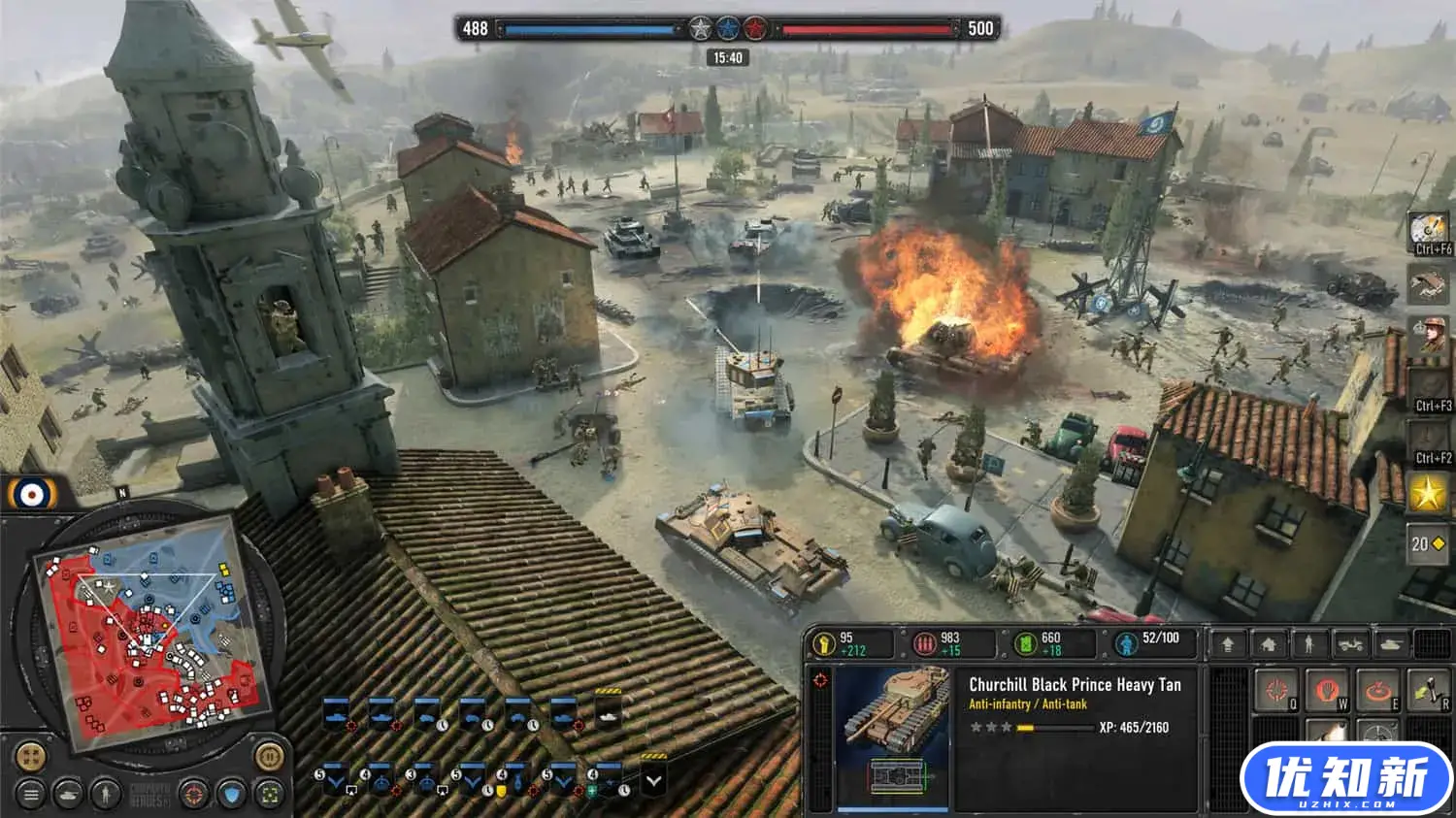
Task: Select the greyed-out white tank unit card
Action: coord(609,715)
